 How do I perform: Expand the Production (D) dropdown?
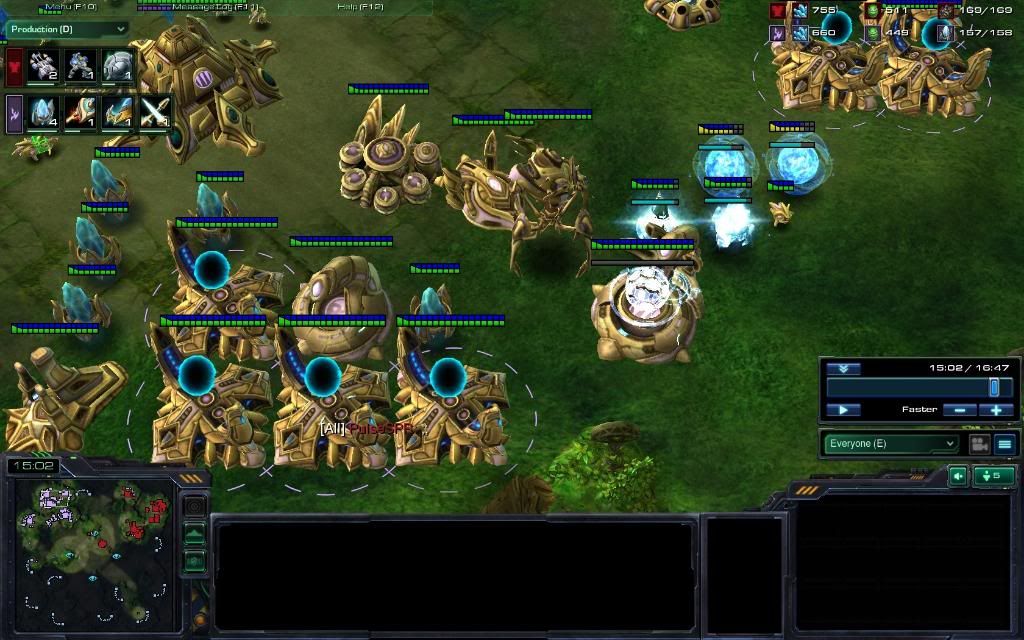tap(68, 29)
